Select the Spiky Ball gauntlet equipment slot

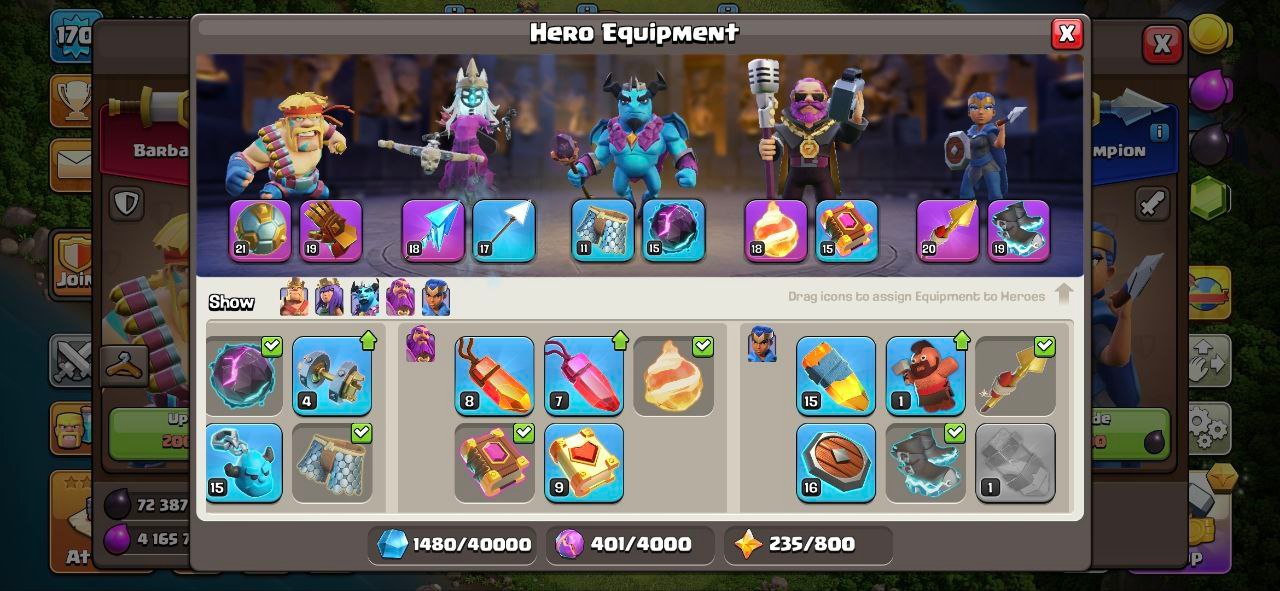point(331,231)
